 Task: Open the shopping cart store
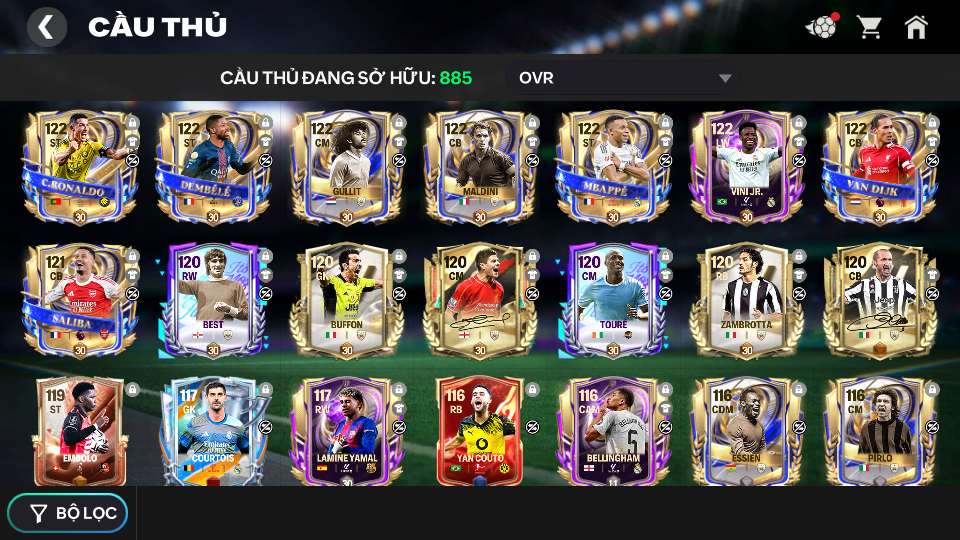point(869,27)
